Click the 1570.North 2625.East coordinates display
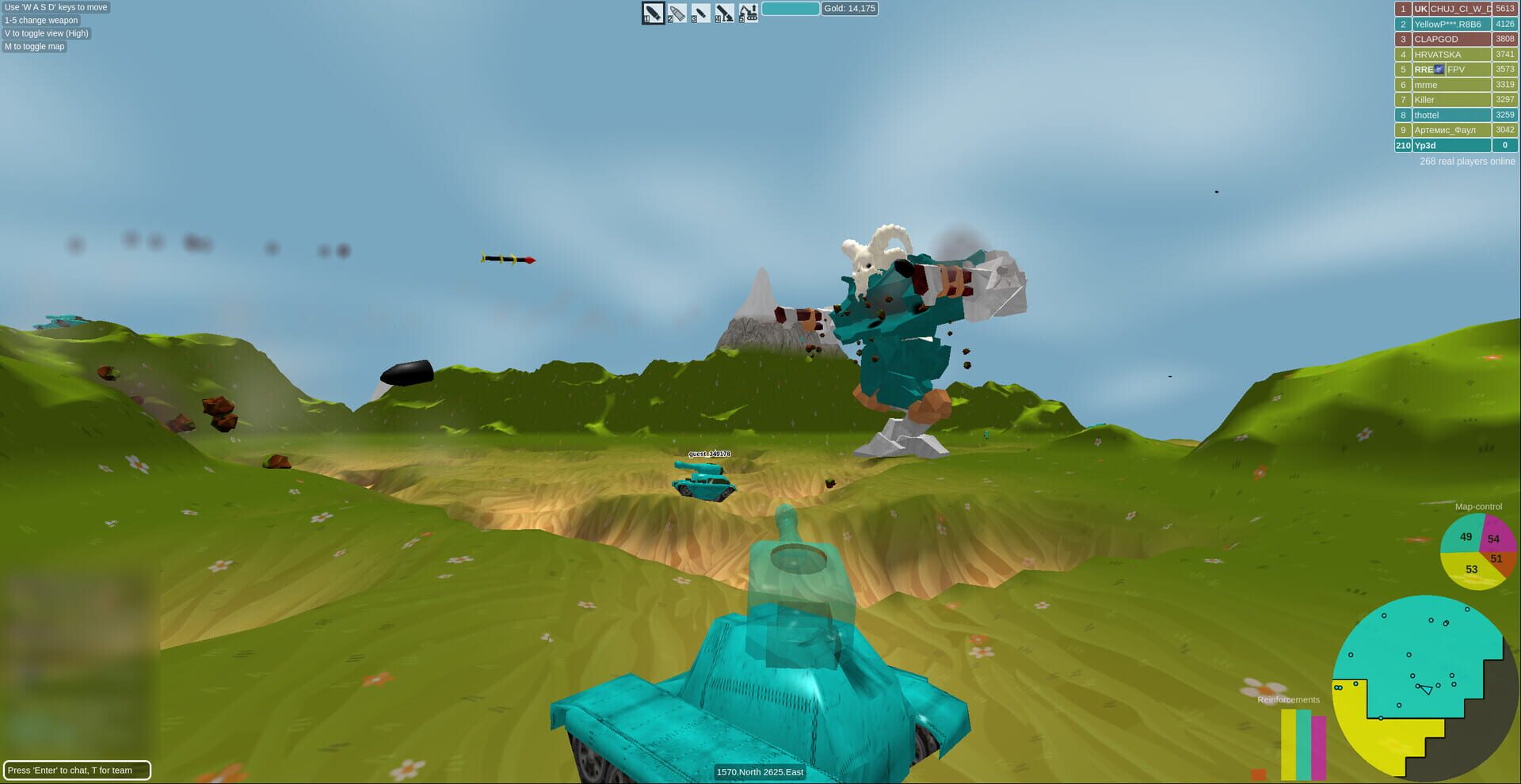Image resolution: width=1521 pixels, height=784 pixels. point(760,772)
